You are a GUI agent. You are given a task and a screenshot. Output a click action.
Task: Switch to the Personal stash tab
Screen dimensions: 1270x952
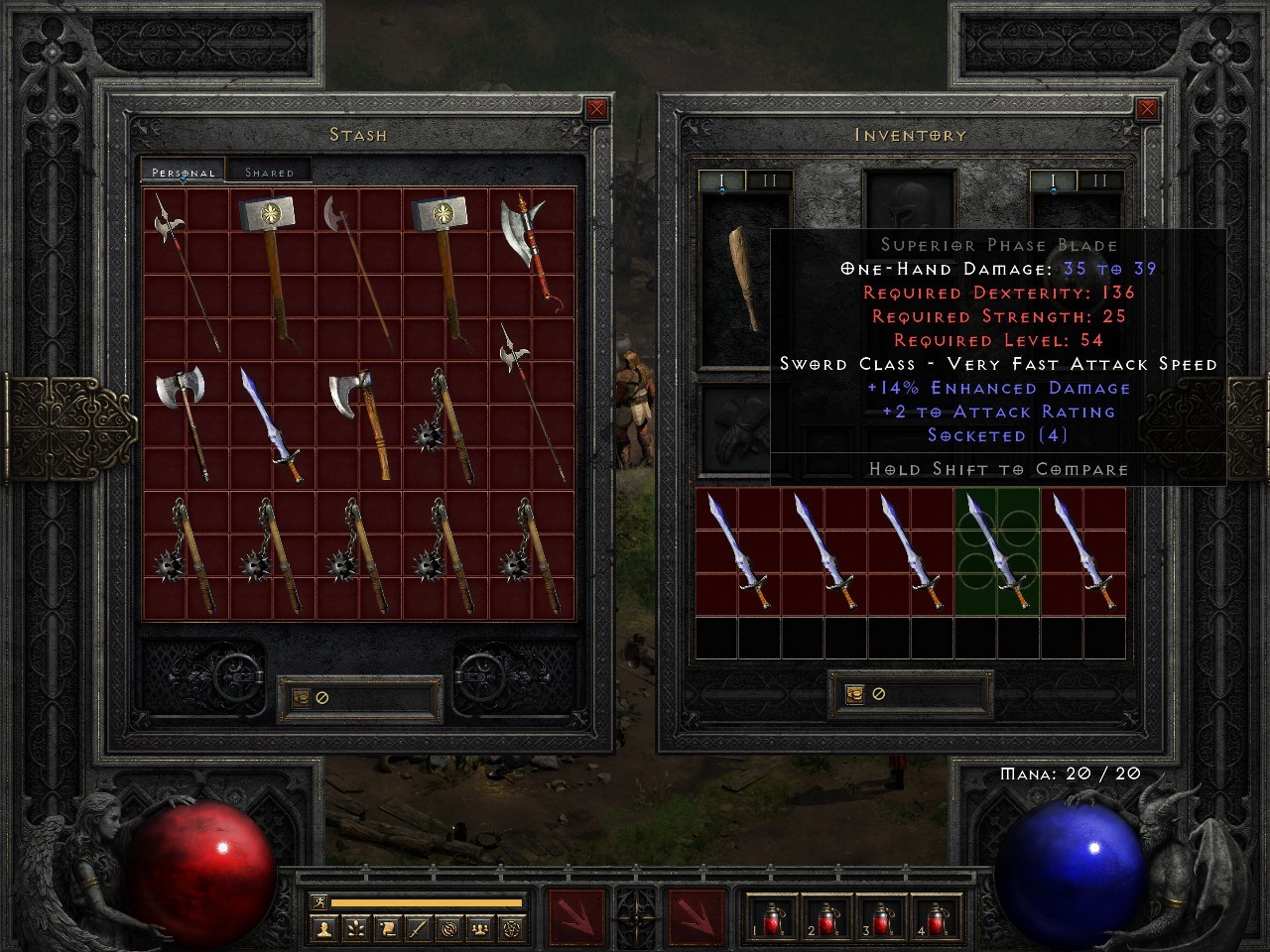(183, 171)
